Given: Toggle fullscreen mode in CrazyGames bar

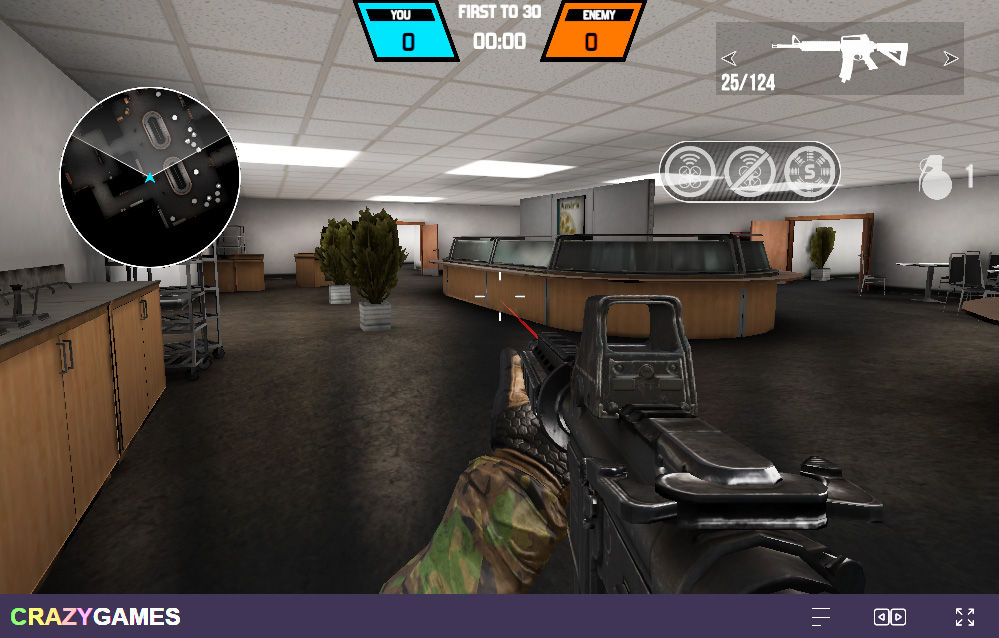Looking at the screenshot, I should tap(964, 617).
